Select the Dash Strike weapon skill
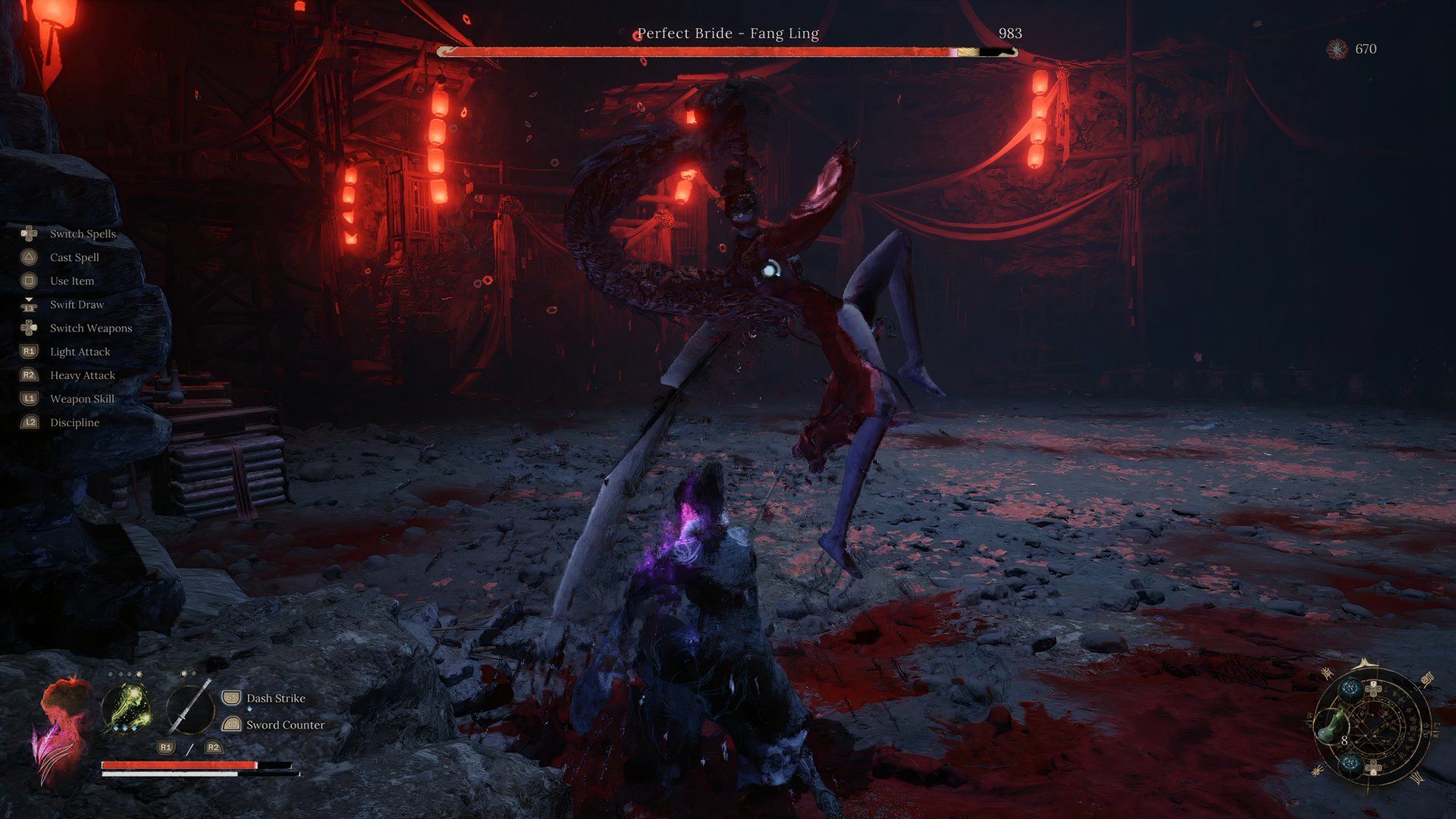Image resolution: width=1456 pixels, height=819 pixels. click(x=275, y=698)
